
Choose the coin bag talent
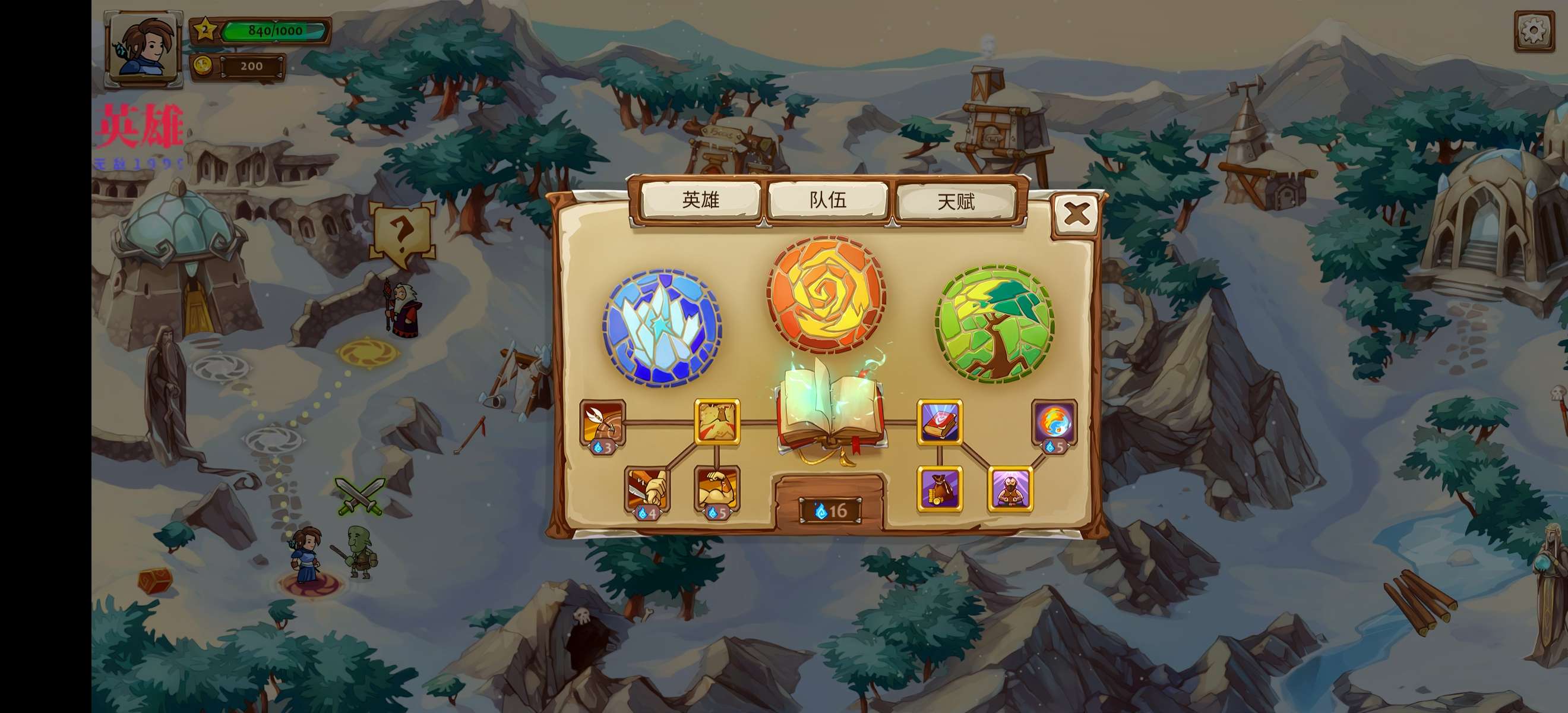coord(940,489)
